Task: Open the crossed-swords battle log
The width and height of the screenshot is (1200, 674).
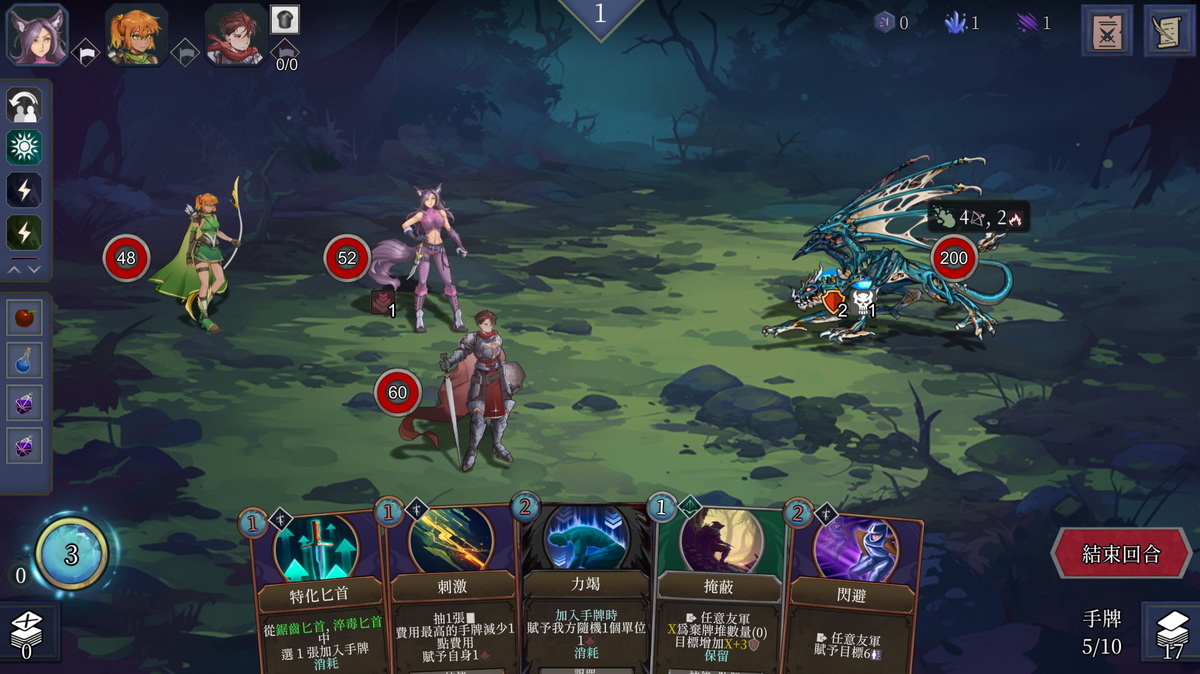Action: coord(1106,30)
